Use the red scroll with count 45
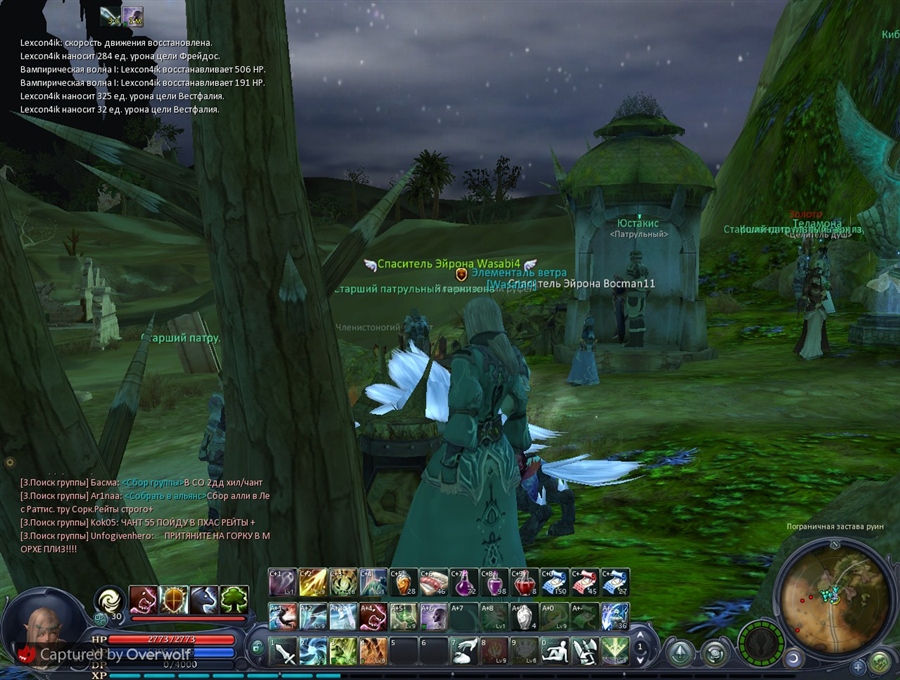The image size is (900, 680). [584, 582]
